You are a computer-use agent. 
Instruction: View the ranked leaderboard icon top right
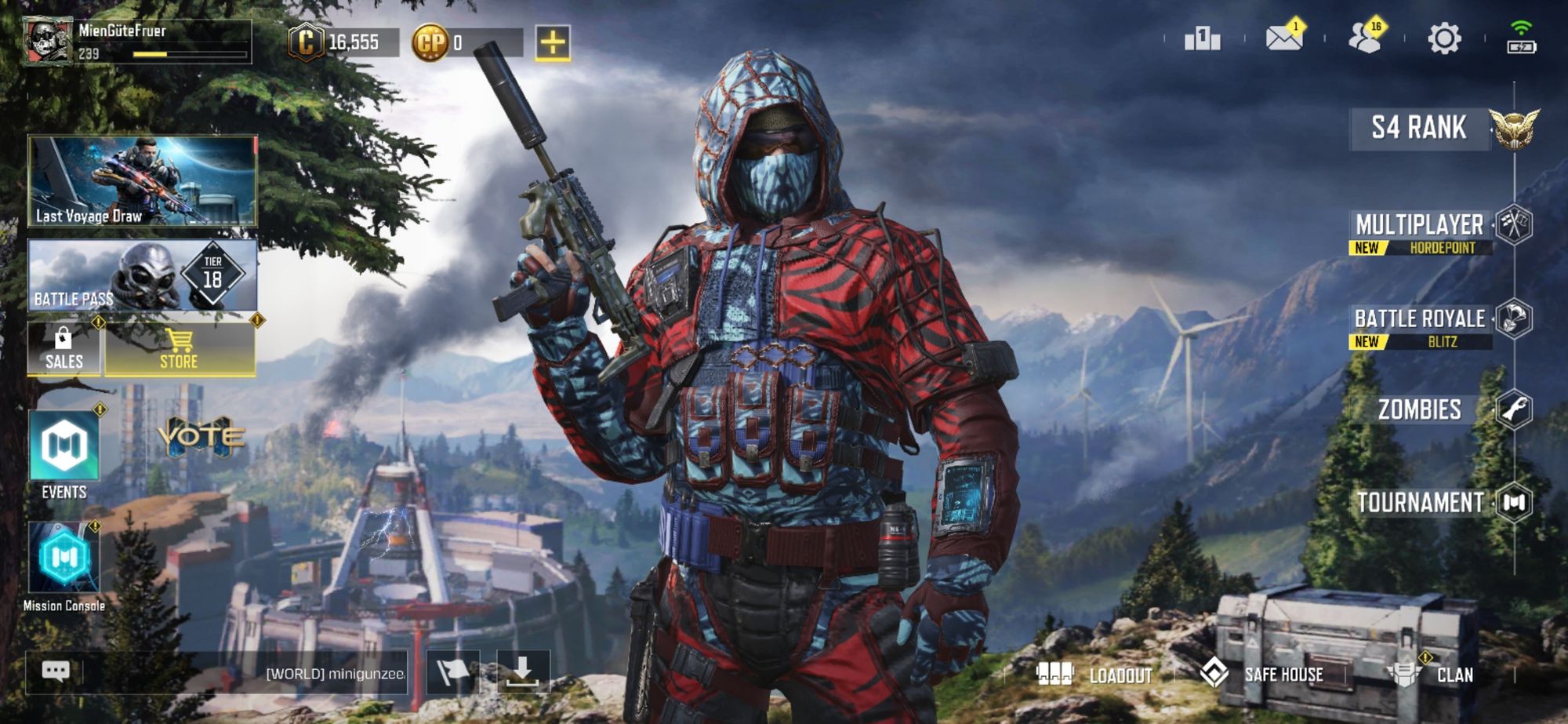1202,38
